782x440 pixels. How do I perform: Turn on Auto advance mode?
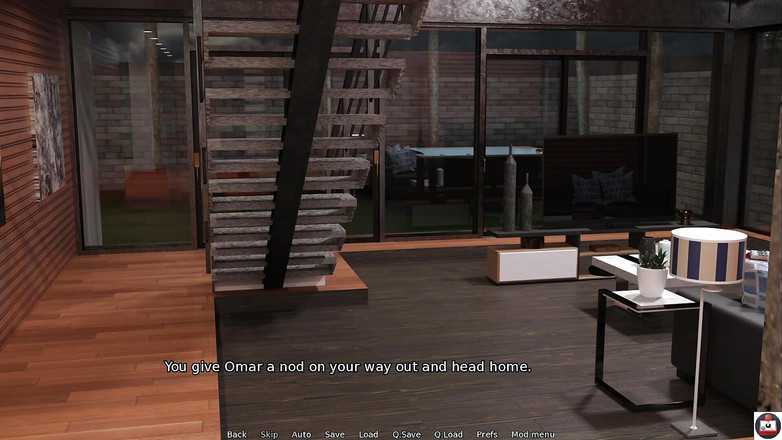point(301,434)
